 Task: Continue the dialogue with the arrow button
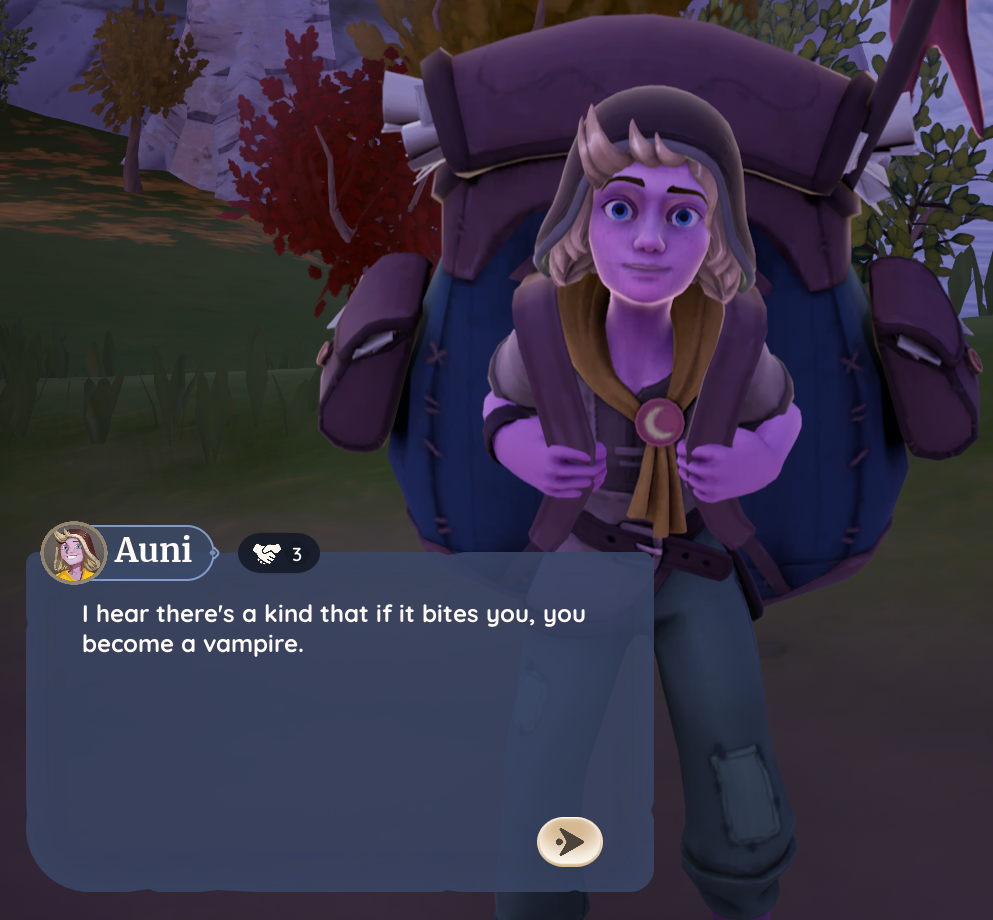(x=570, y=841)
